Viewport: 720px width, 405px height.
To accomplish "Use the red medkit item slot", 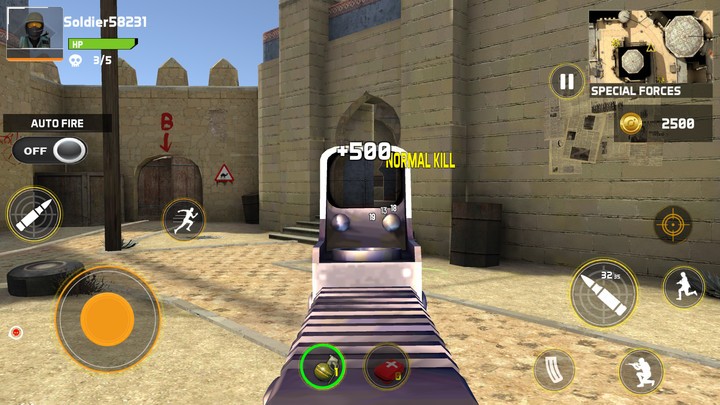I will point(386,367).
